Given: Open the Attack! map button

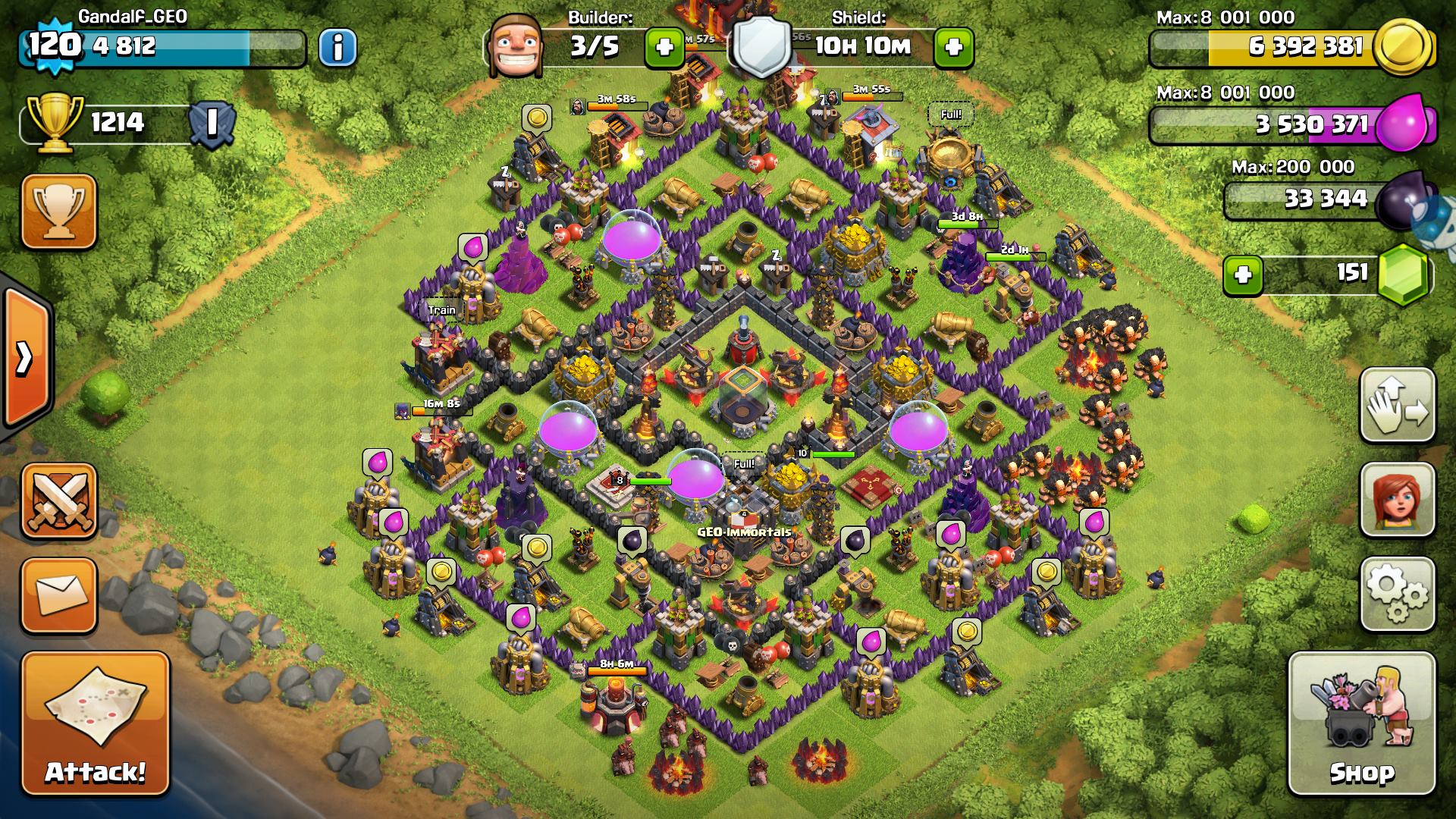Looking at the screenshot, I should [95, 724].
